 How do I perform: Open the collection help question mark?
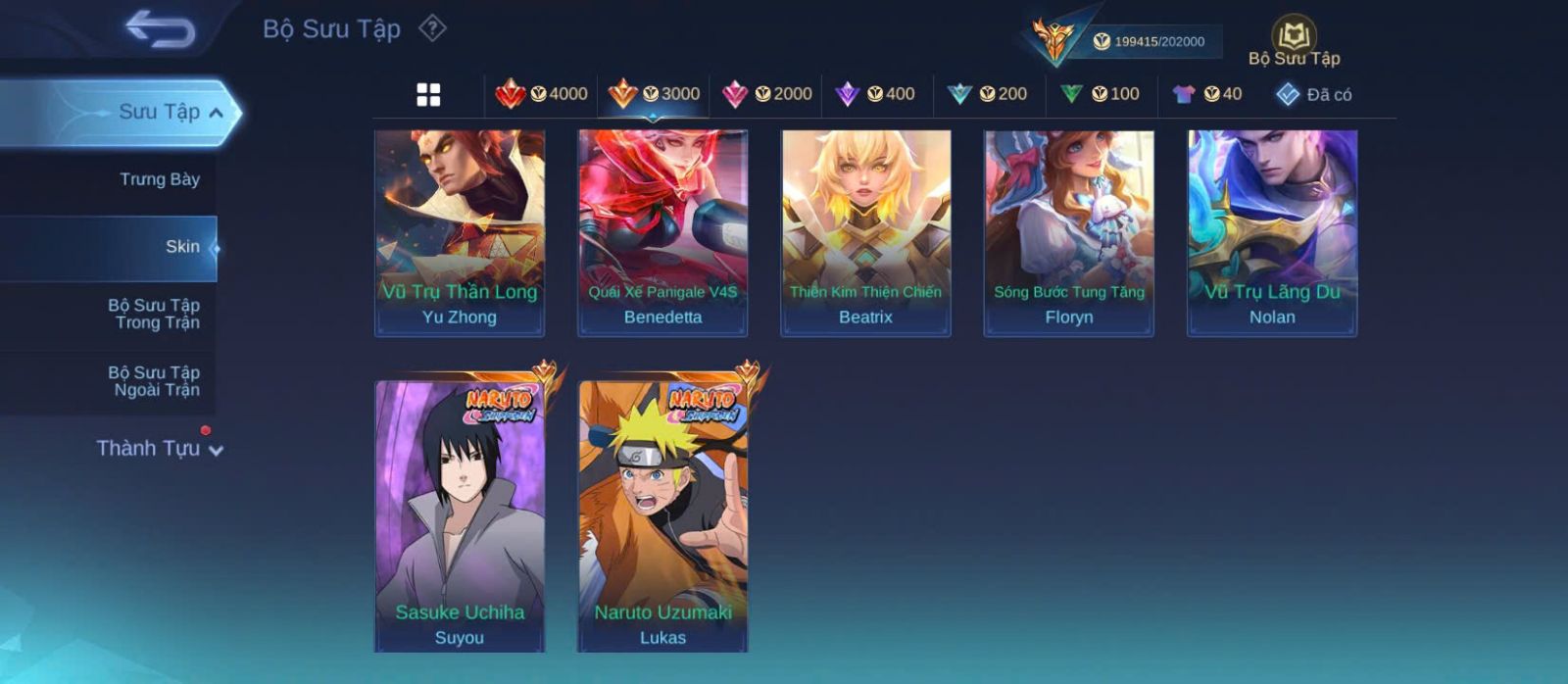point(432,28)
